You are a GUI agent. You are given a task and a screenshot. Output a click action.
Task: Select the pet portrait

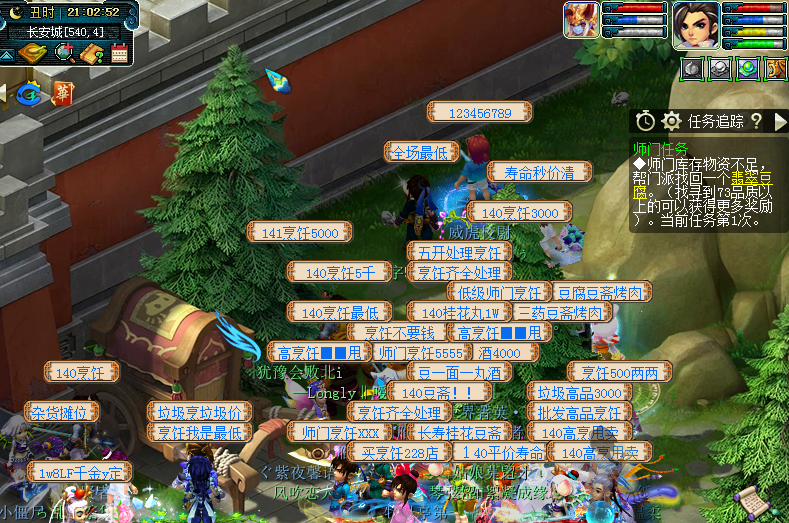click(x=581, y=19)
